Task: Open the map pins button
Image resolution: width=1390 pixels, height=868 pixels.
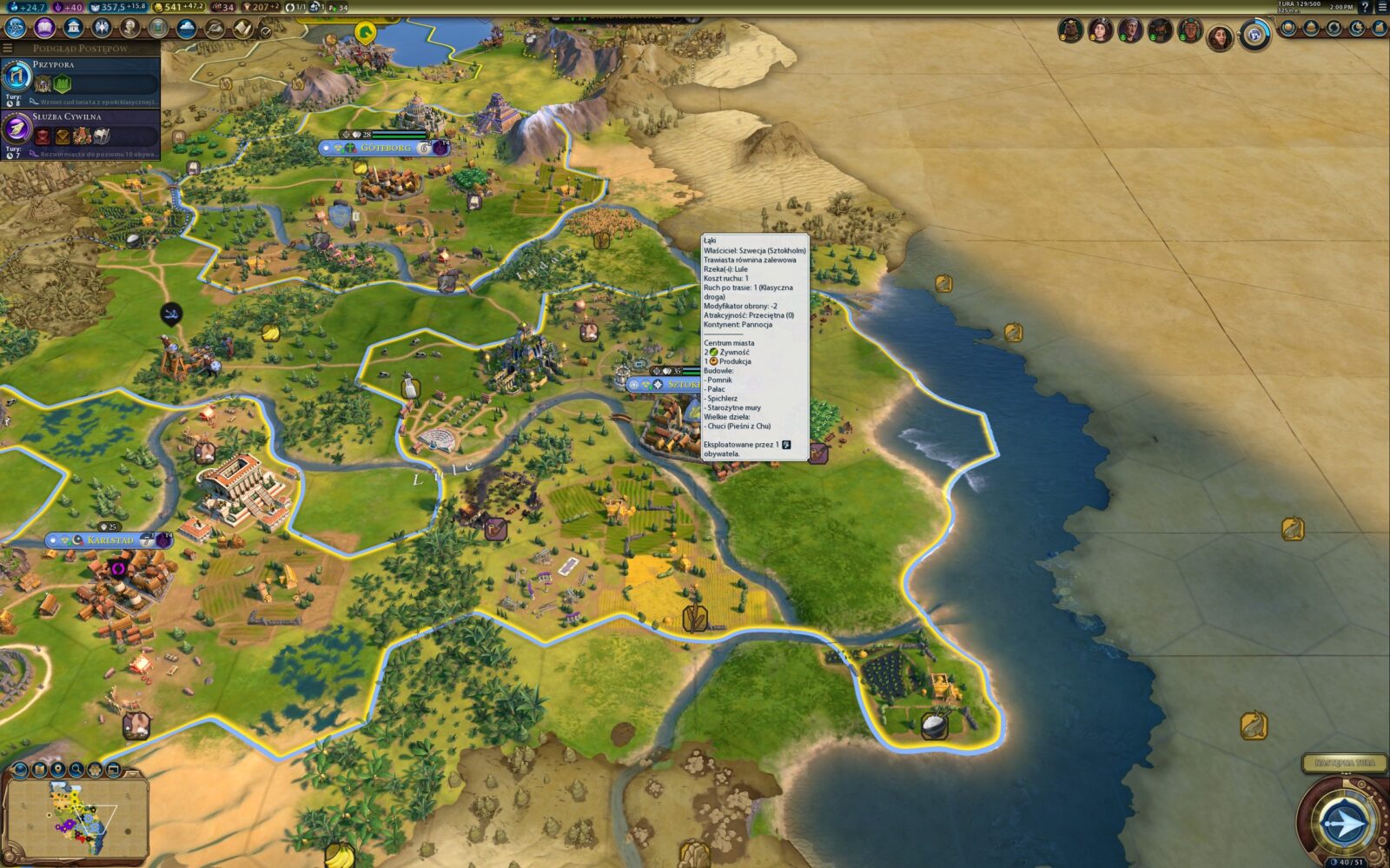Action: 57,770
